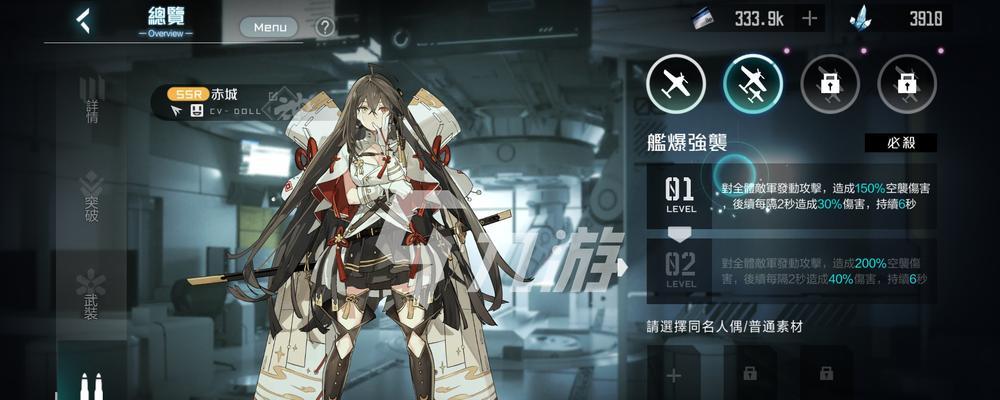Viewport: 1000px width, 400px height.
Task: Select the twin airplane skill icon
Action: 753,84
